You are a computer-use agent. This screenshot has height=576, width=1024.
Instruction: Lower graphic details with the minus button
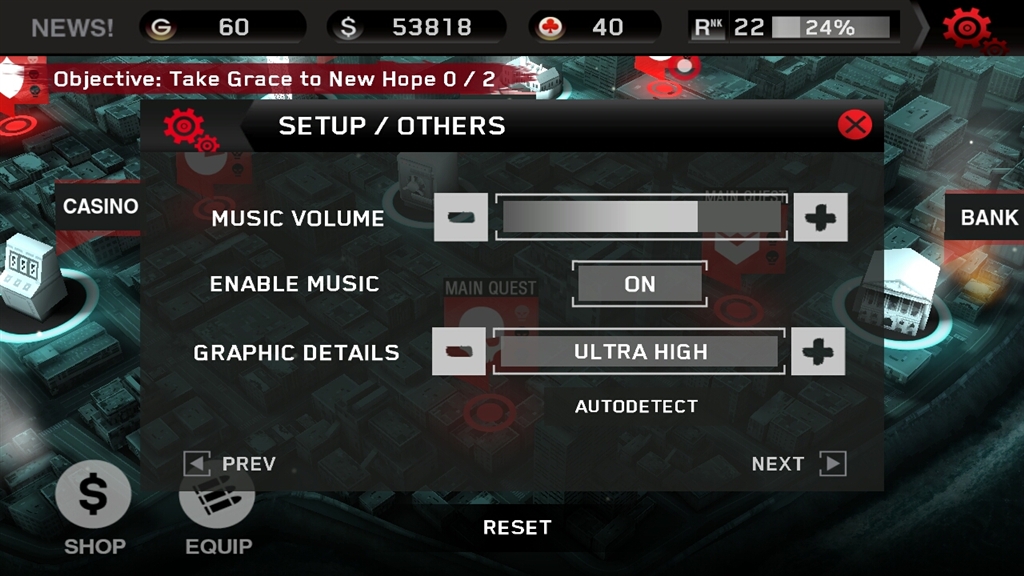459,352
